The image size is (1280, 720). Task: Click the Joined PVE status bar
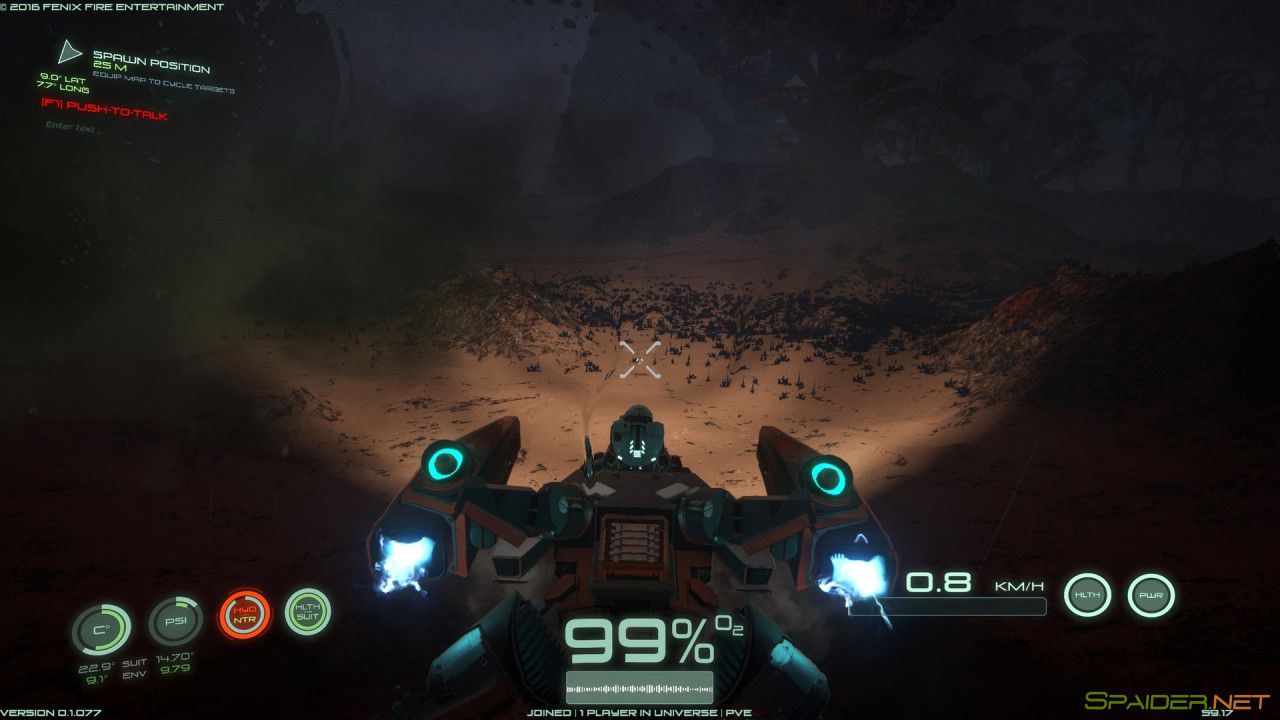(640, 713)
